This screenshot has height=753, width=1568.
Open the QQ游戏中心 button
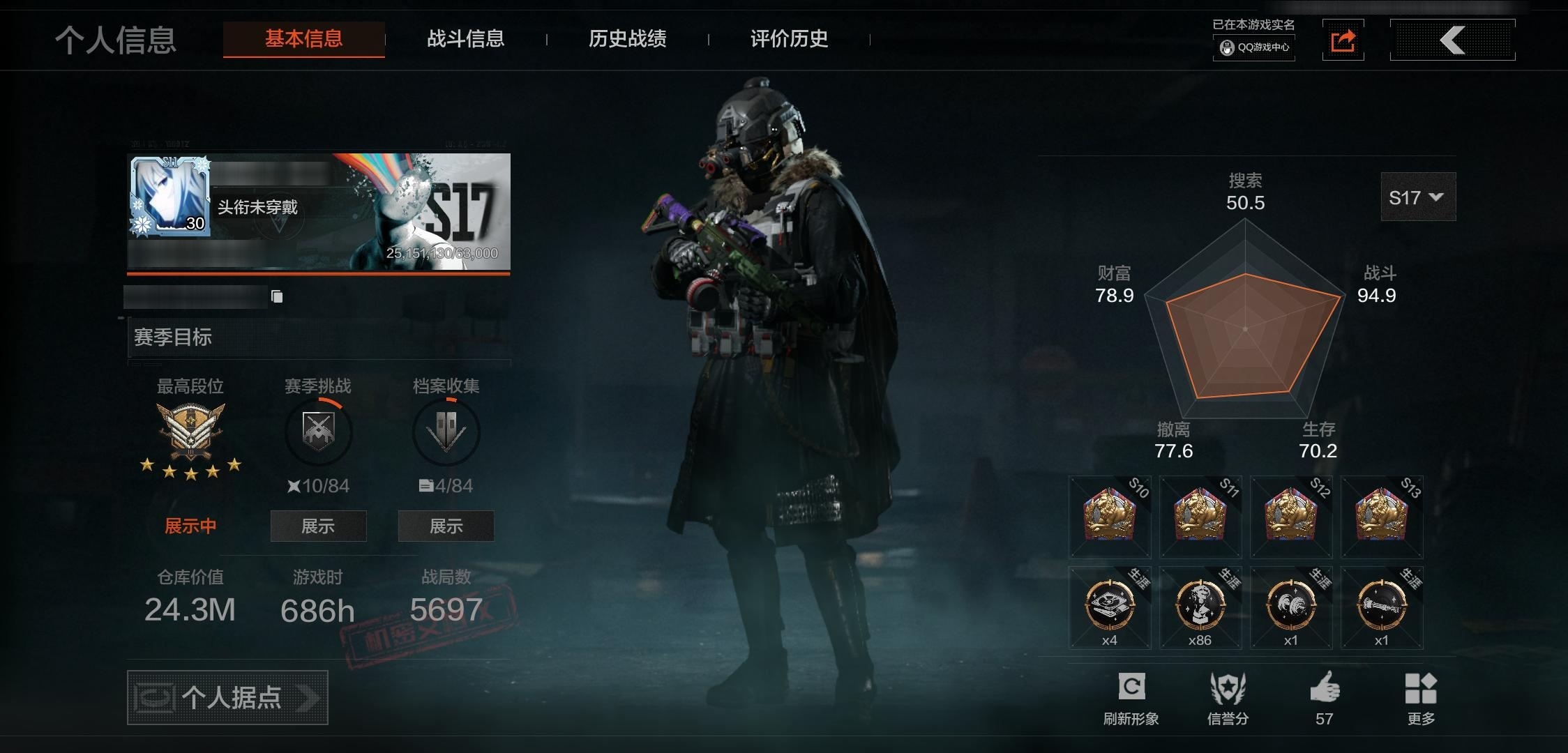click(x=1254, y=47)
